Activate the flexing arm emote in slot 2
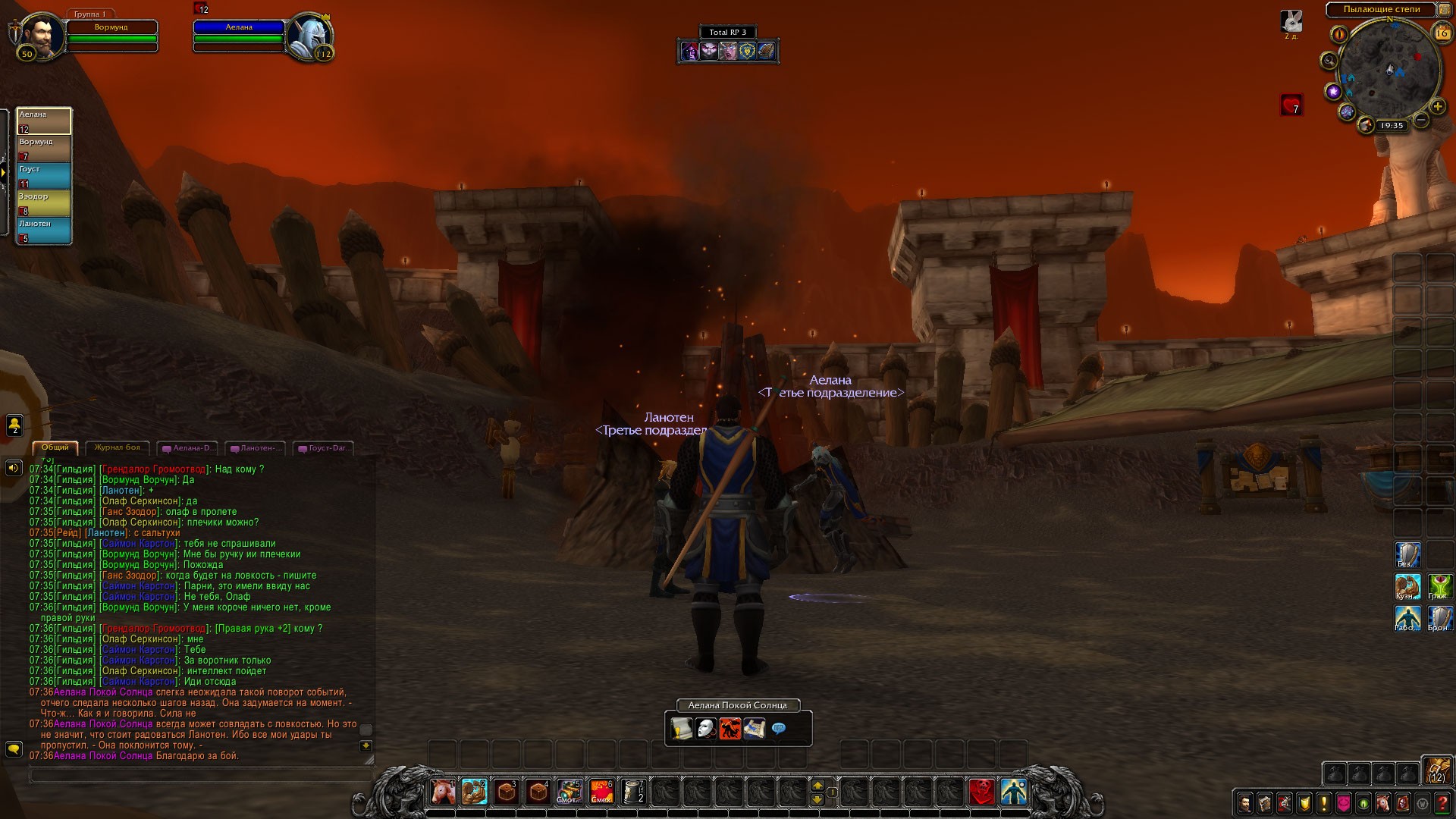 (475, 792)
